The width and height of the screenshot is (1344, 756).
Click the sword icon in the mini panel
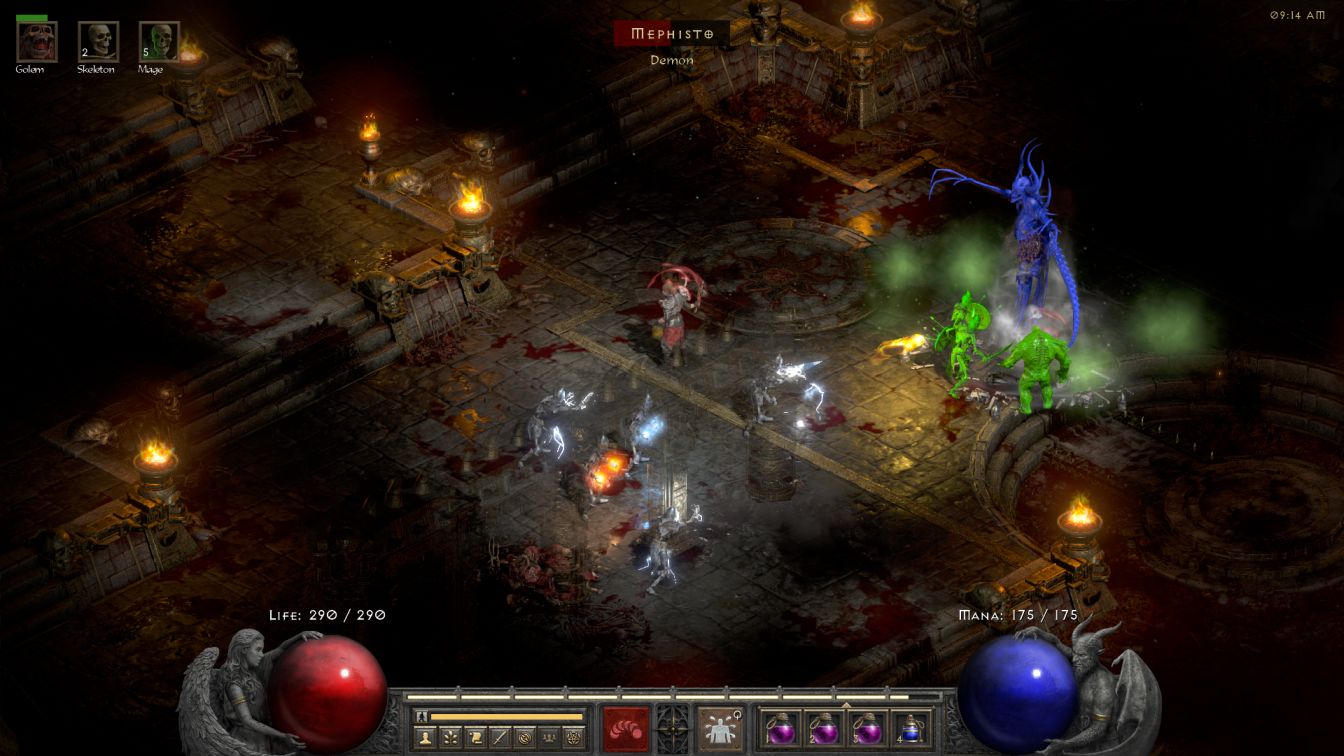click(499, 737)
